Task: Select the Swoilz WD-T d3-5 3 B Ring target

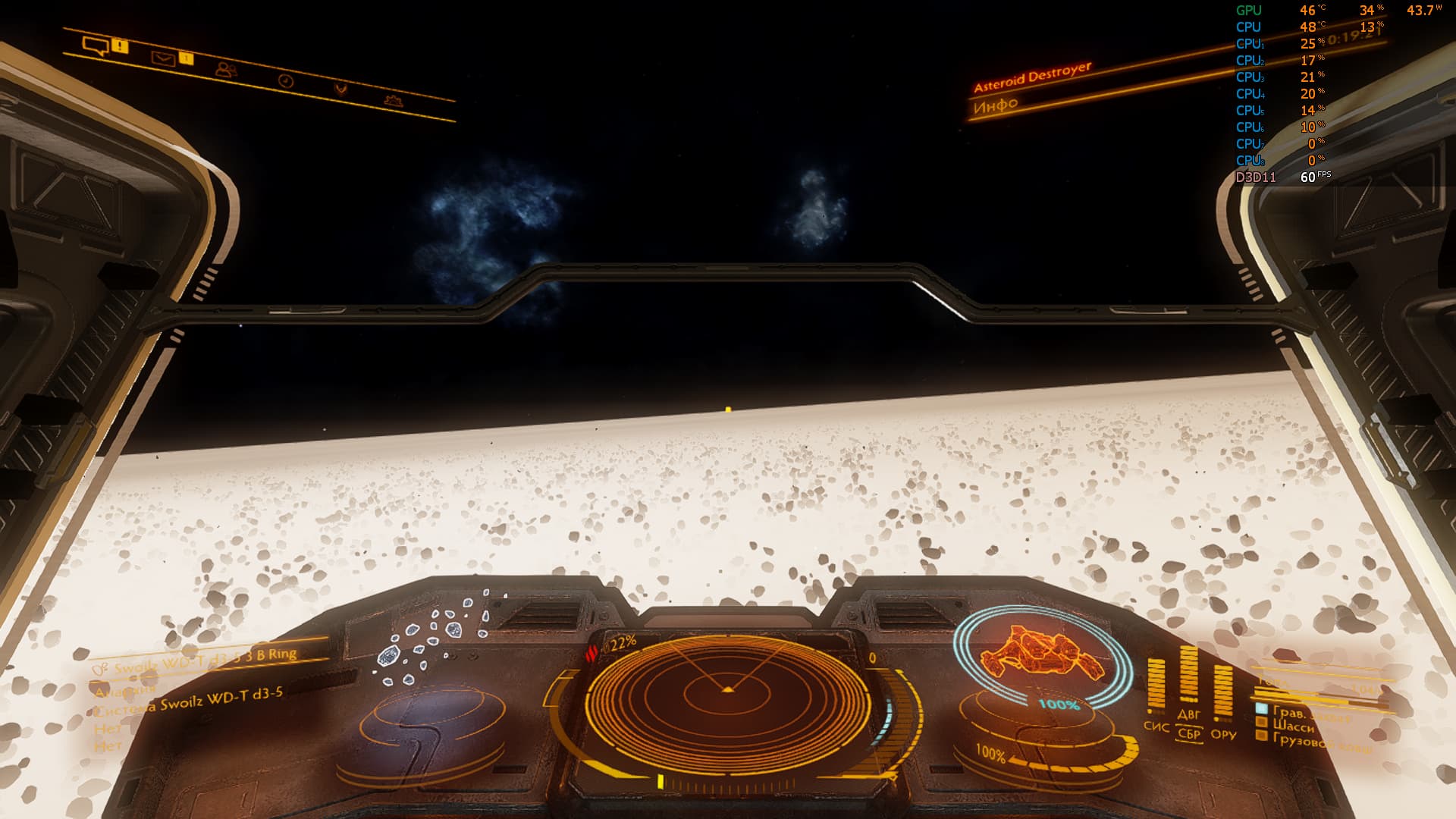Action: click(205, 660)
